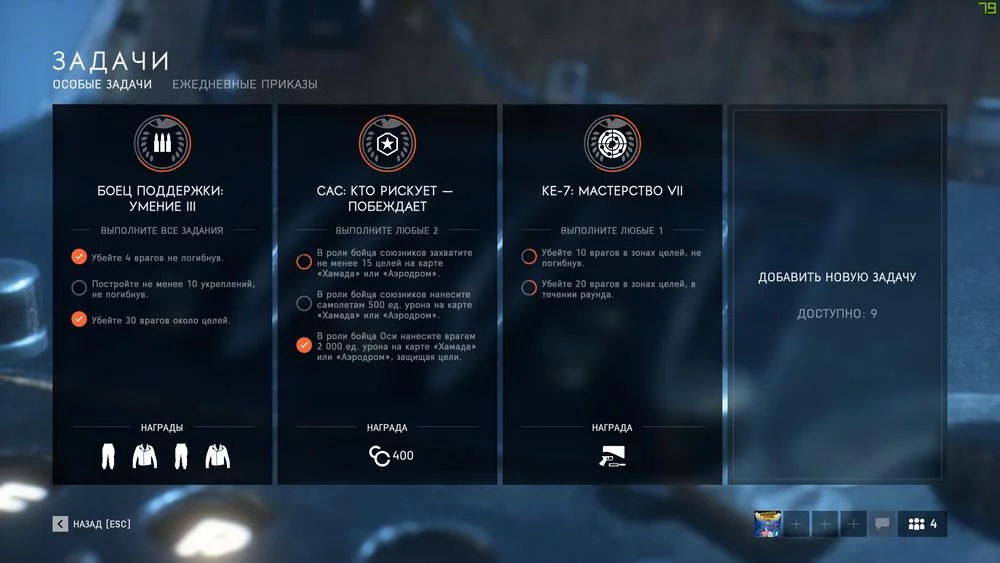Click the player avatar thumbnail
This screenshot has height=563, width=1000.
(x=767, y=524)
